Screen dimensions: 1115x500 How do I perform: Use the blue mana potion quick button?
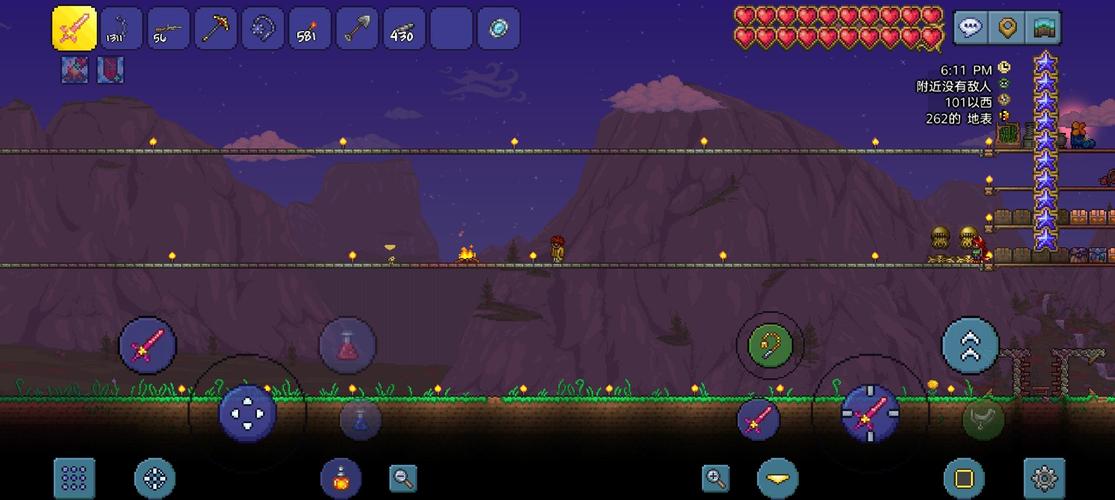pos(360,418)
